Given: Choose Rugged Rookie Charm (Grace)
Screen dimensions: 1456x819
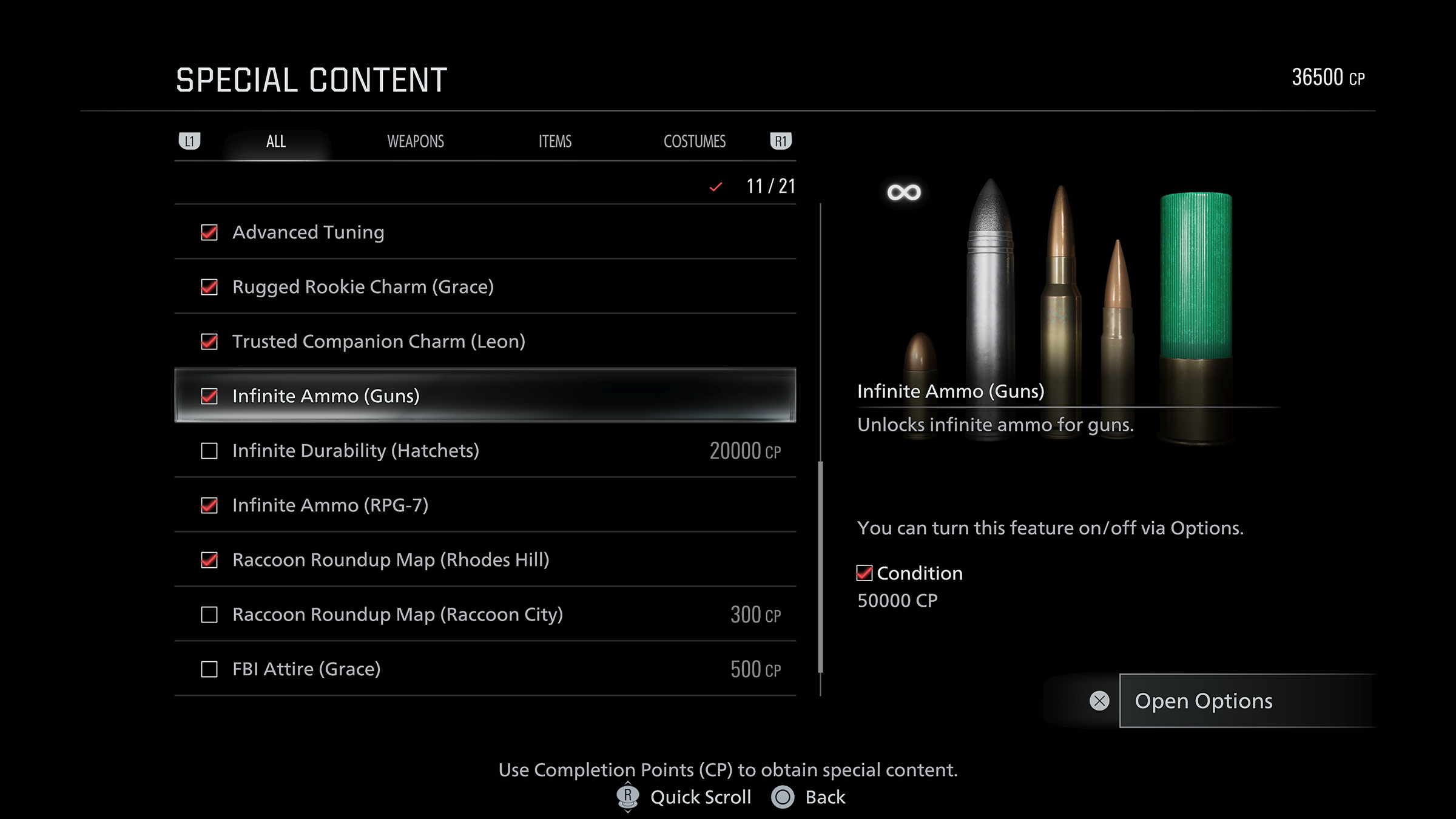Looking at the screenshot, I should [x=363, y=287].
